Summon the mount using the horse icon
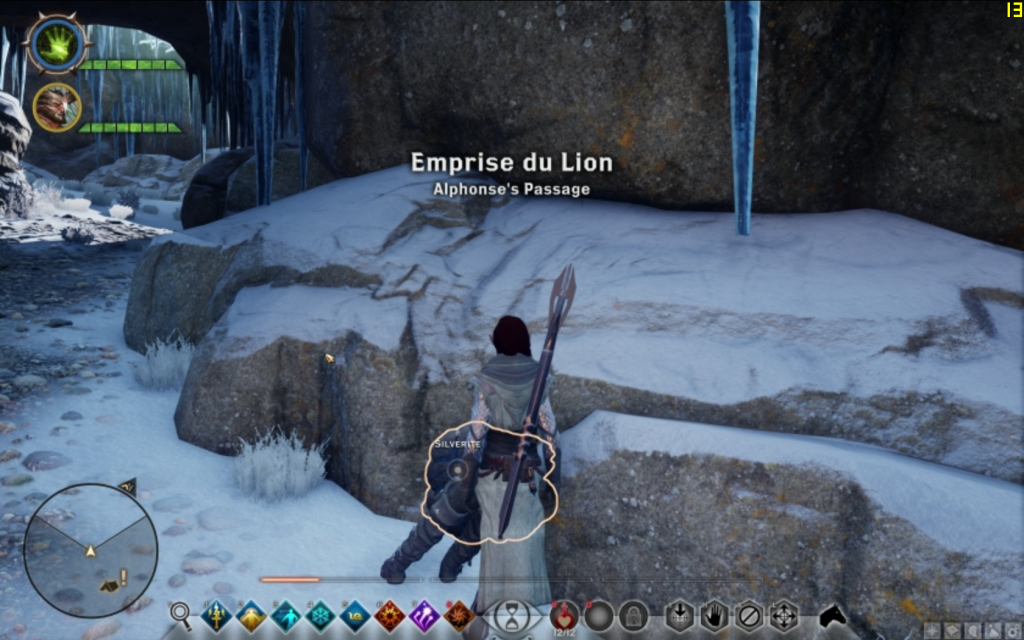This screenshot has width=1024, height=640. click(833, 614)
